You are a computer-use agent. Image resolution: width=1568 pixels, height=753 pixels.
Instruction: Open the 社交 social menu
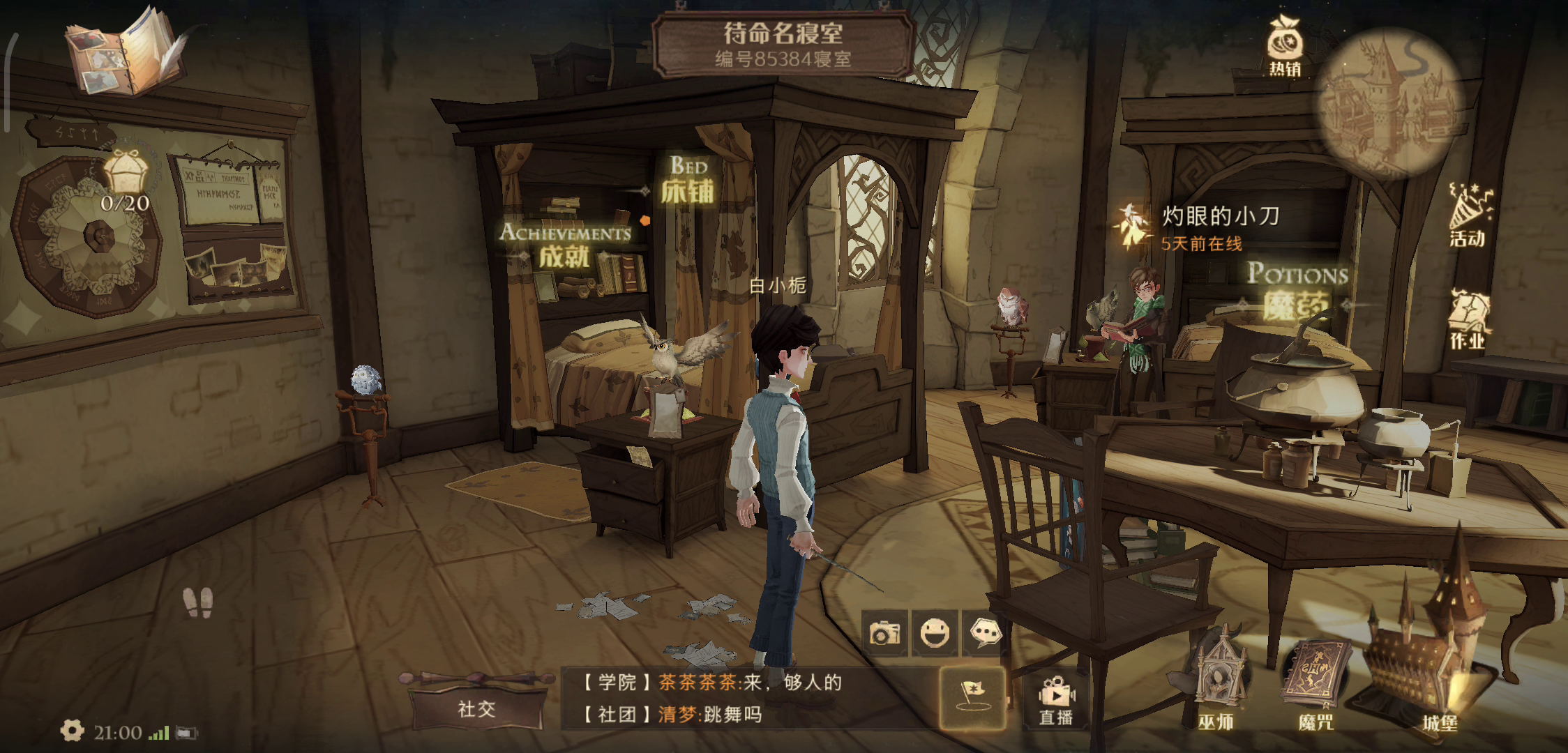pos(477,708)
